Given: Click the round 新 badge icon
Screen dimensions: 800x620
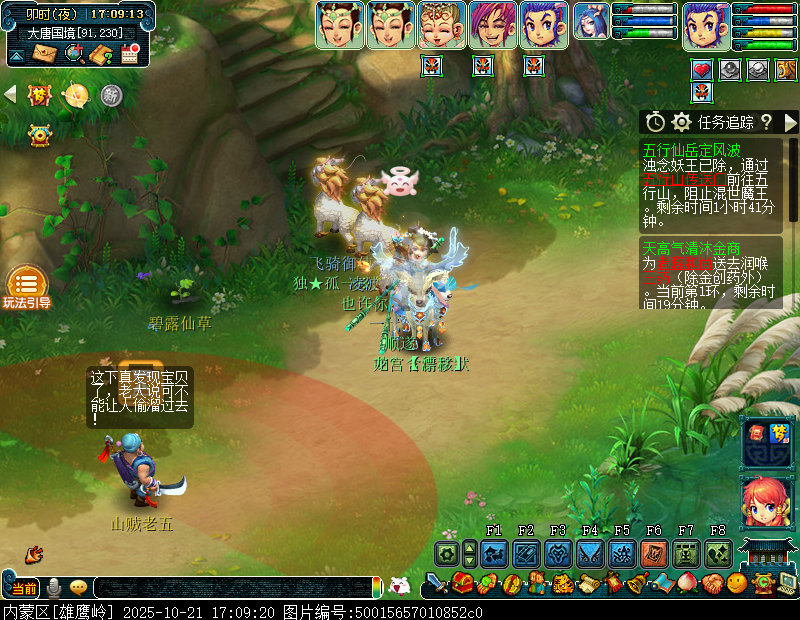Looking at the screenshot, I should [111, 95].
